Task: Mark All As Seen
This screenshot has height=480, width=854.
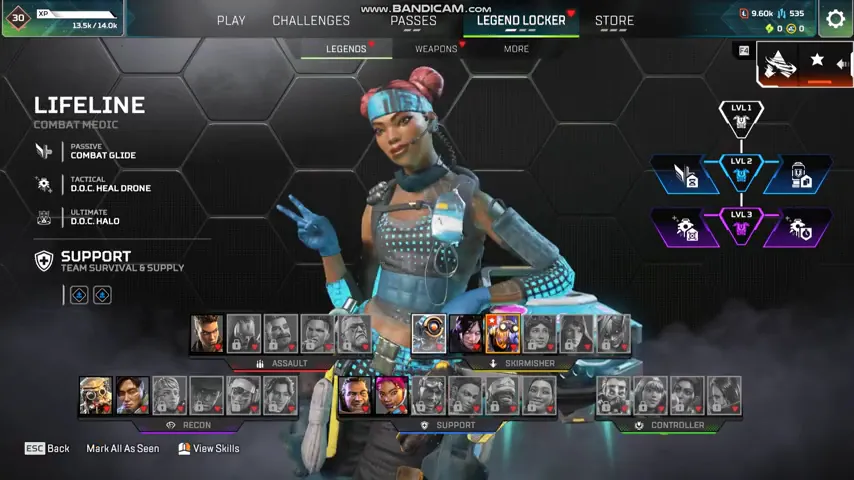Action: 122,449
